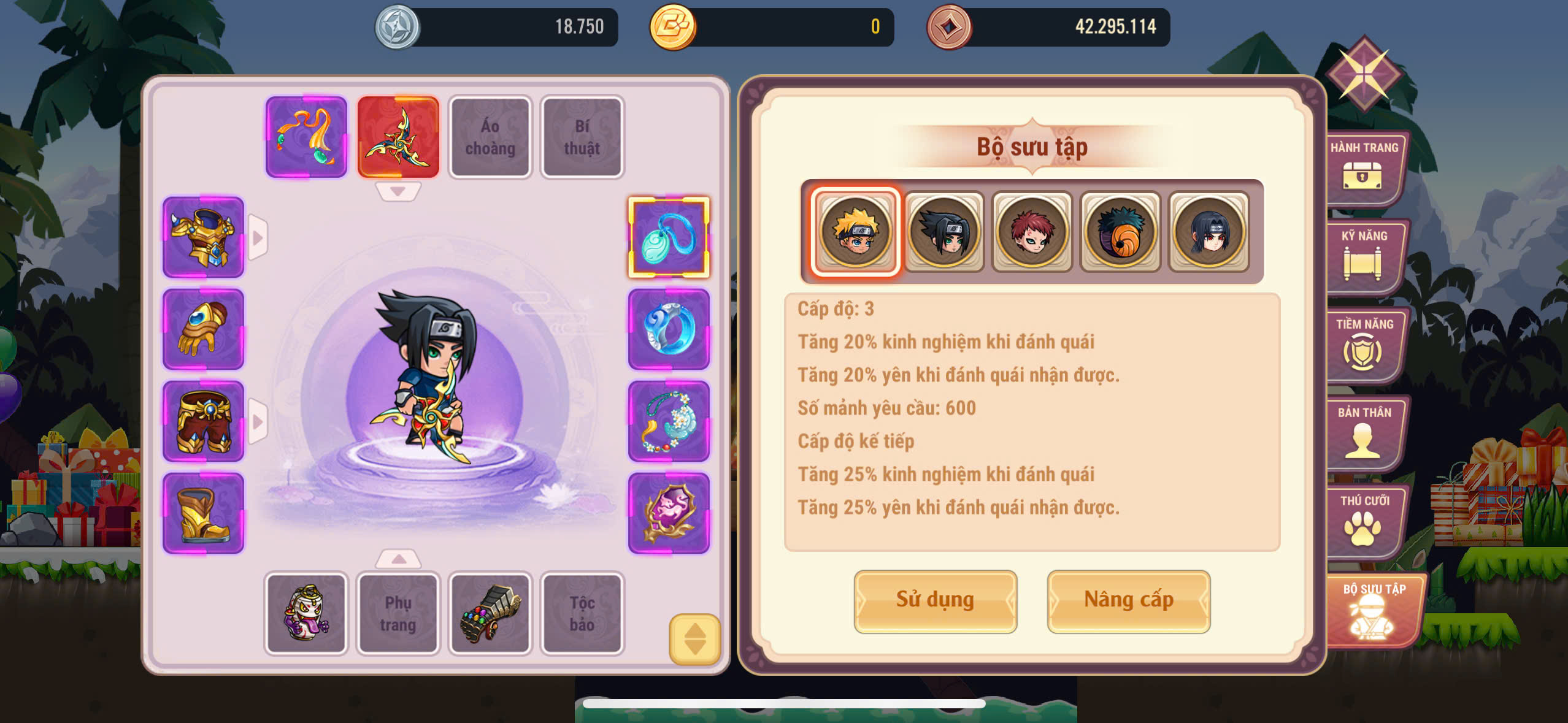
Task: Inspect the golden chest armor slot
Action: click(x=203, y=237)
